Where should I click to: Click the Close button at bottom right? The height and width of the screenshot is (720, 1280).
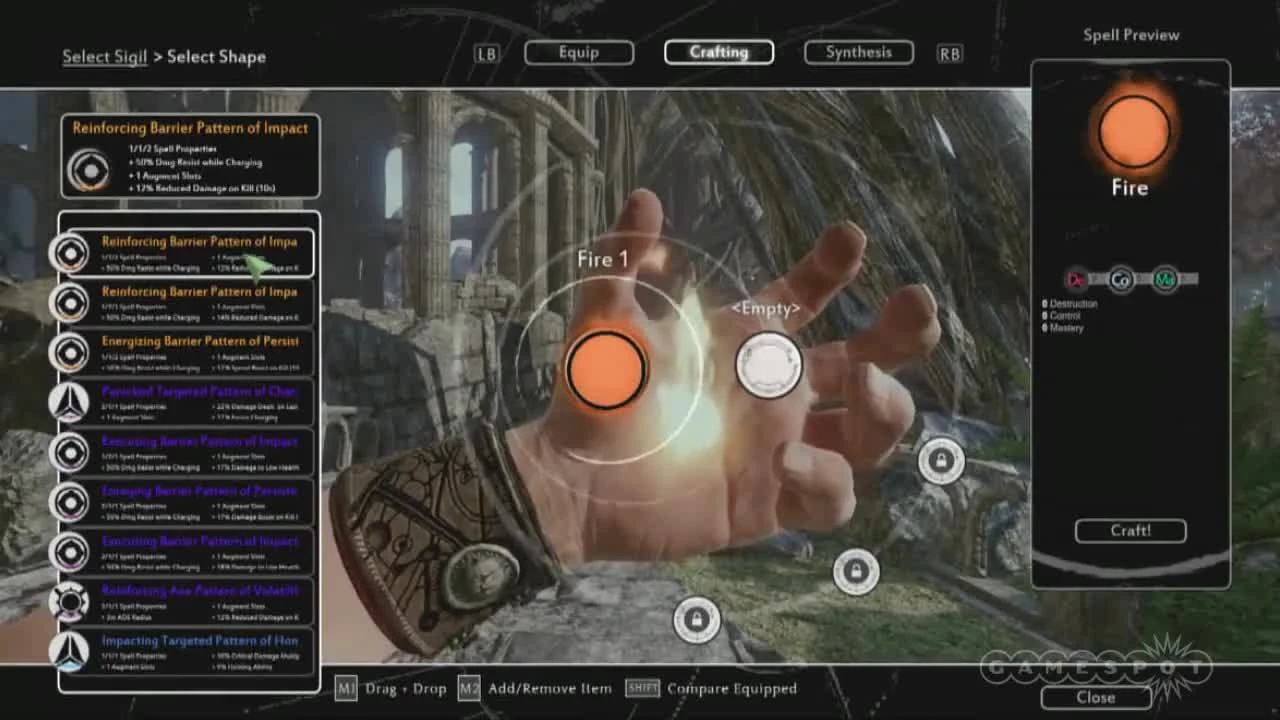tap(1096, 697)
